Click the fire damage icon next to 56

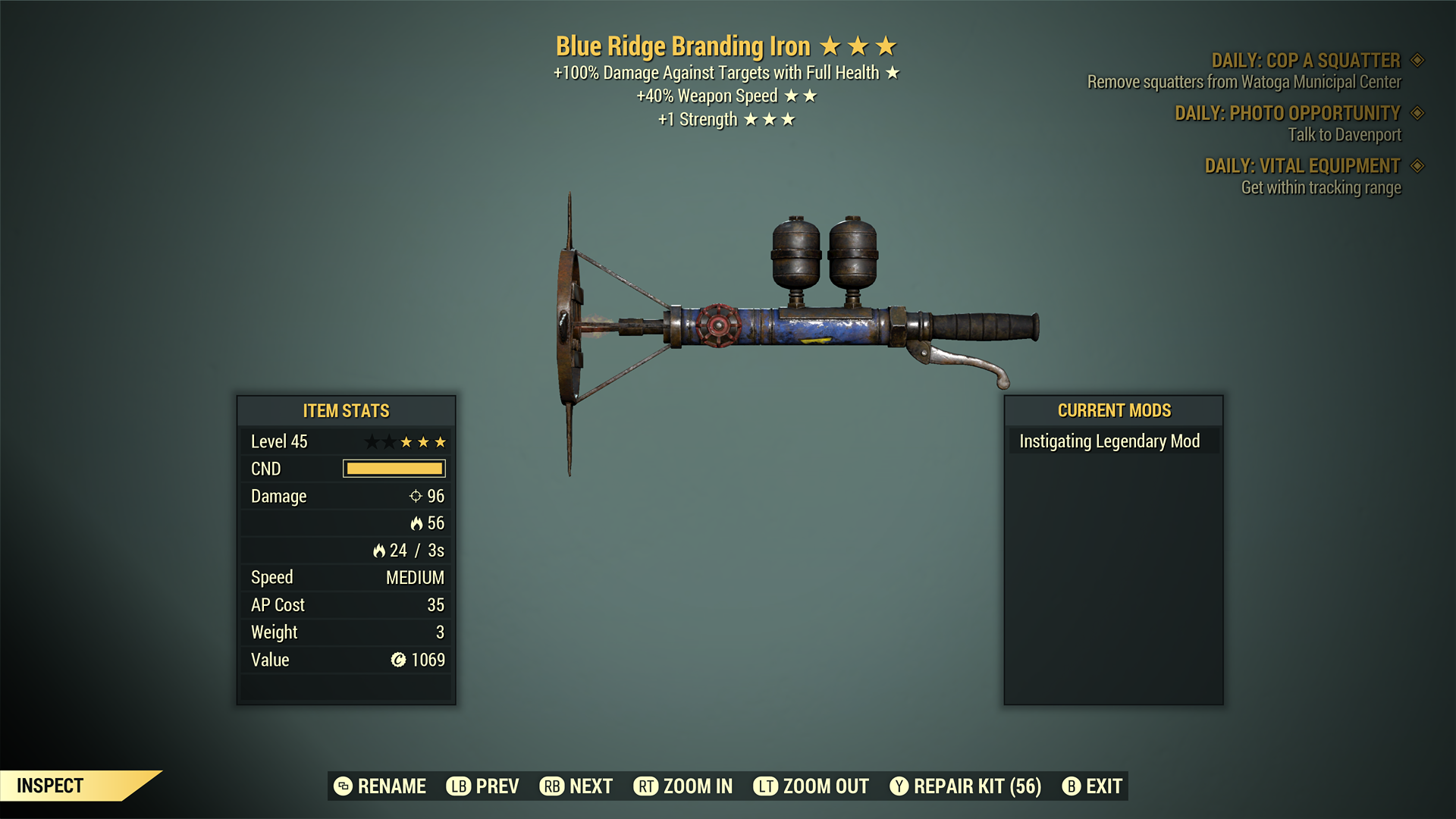[418, 523]
